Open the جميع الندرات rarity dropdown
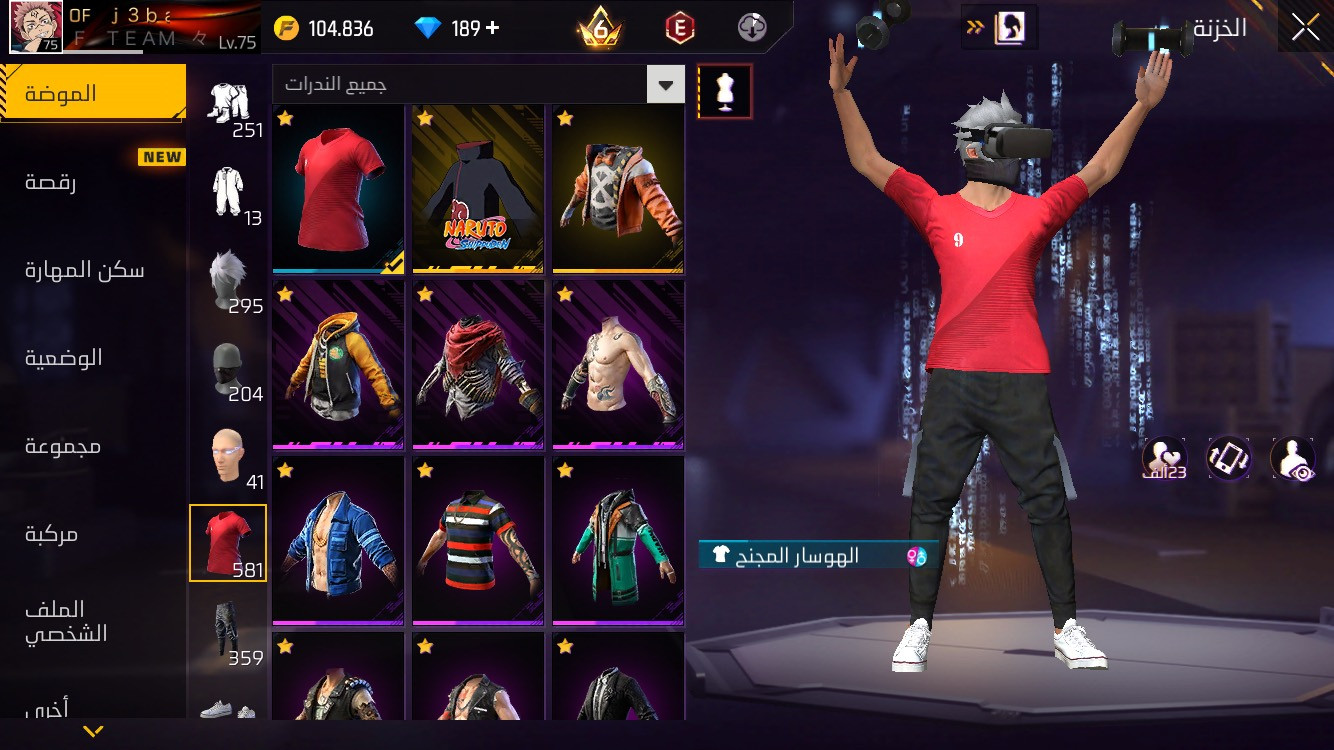This screenshot has height=750, width=1334. (478, 85)
